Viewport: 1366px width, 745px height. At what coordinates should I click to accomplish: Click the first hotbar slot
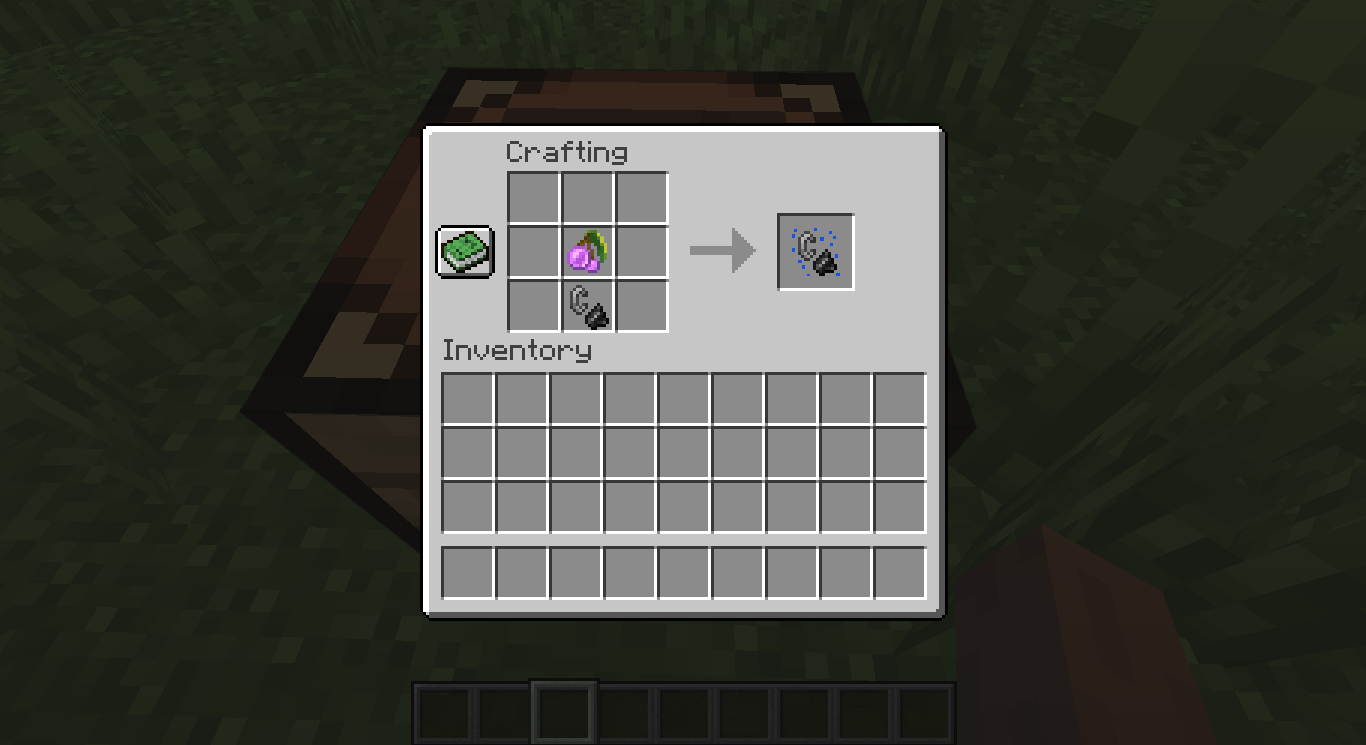click(x=442, y=712)
